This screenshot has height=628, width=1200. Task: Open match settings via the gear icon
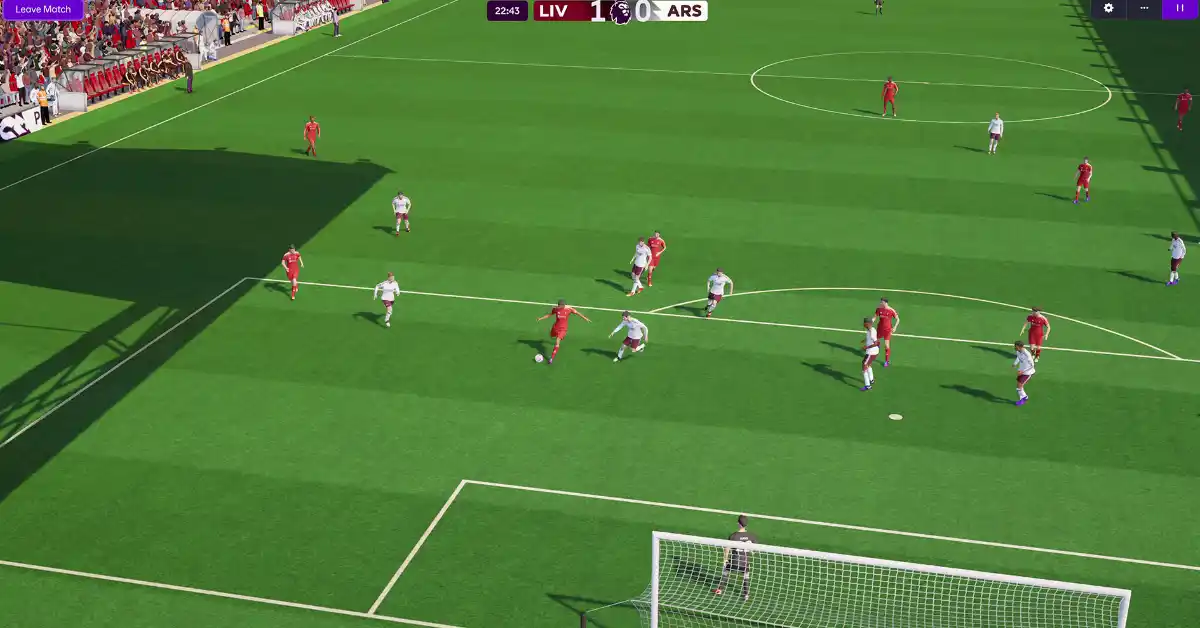coord(1108,9)
